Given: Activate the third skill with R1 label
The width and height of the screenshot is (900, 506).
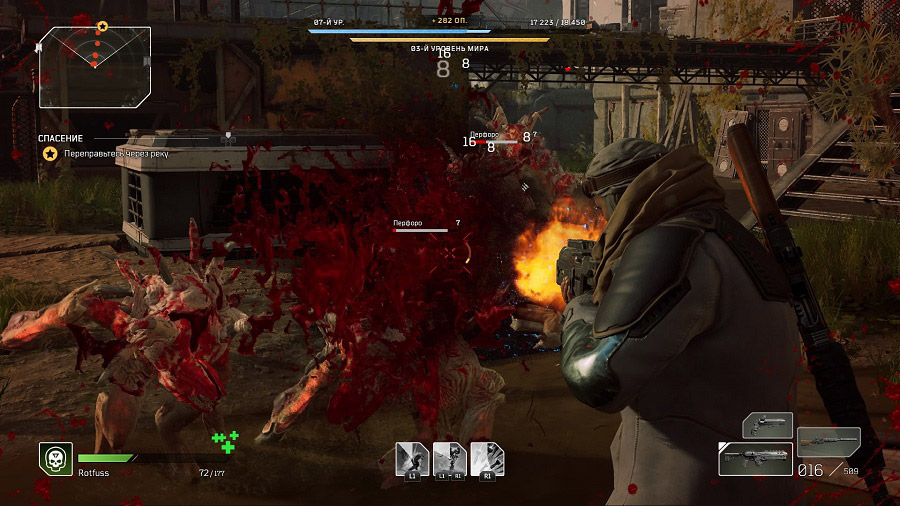Looking at the screenshot, I should point(487,459).
